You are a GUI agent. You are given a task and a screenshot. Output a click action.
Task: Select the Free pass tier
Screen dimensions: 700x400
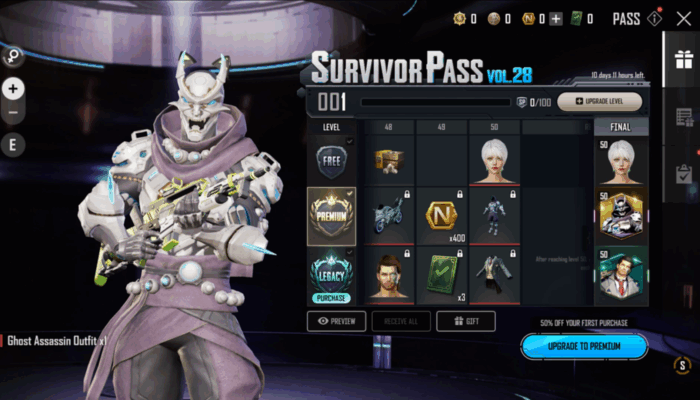[x=331, y=159]
